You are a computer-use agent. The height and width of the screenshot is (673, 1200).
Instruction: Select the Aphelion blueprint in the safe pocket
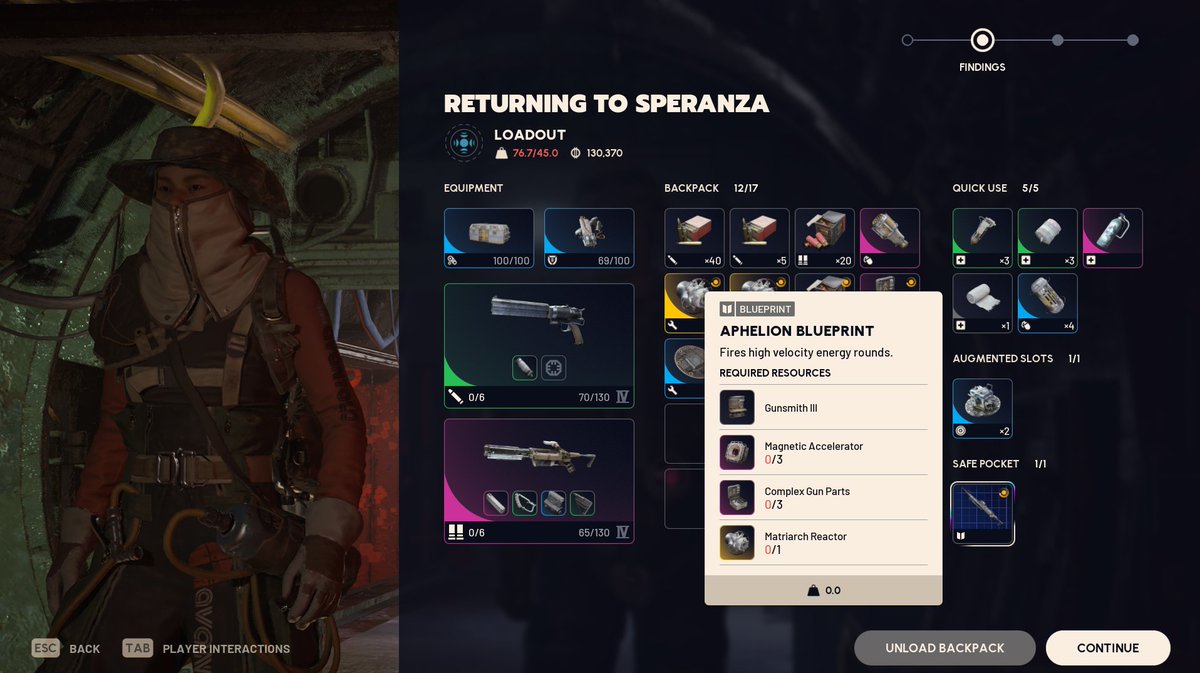pyautogui.click(x=982, y=514)
